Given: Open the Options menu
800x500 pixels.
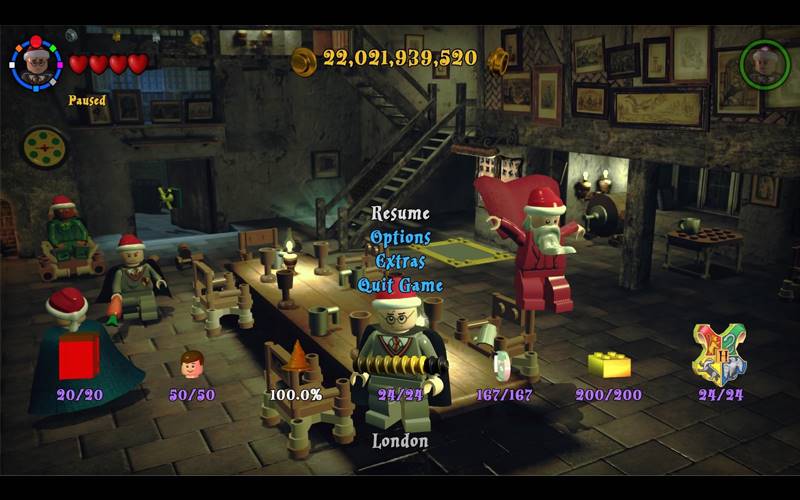Looking at the screenshot, I should (x=400, y=237).
